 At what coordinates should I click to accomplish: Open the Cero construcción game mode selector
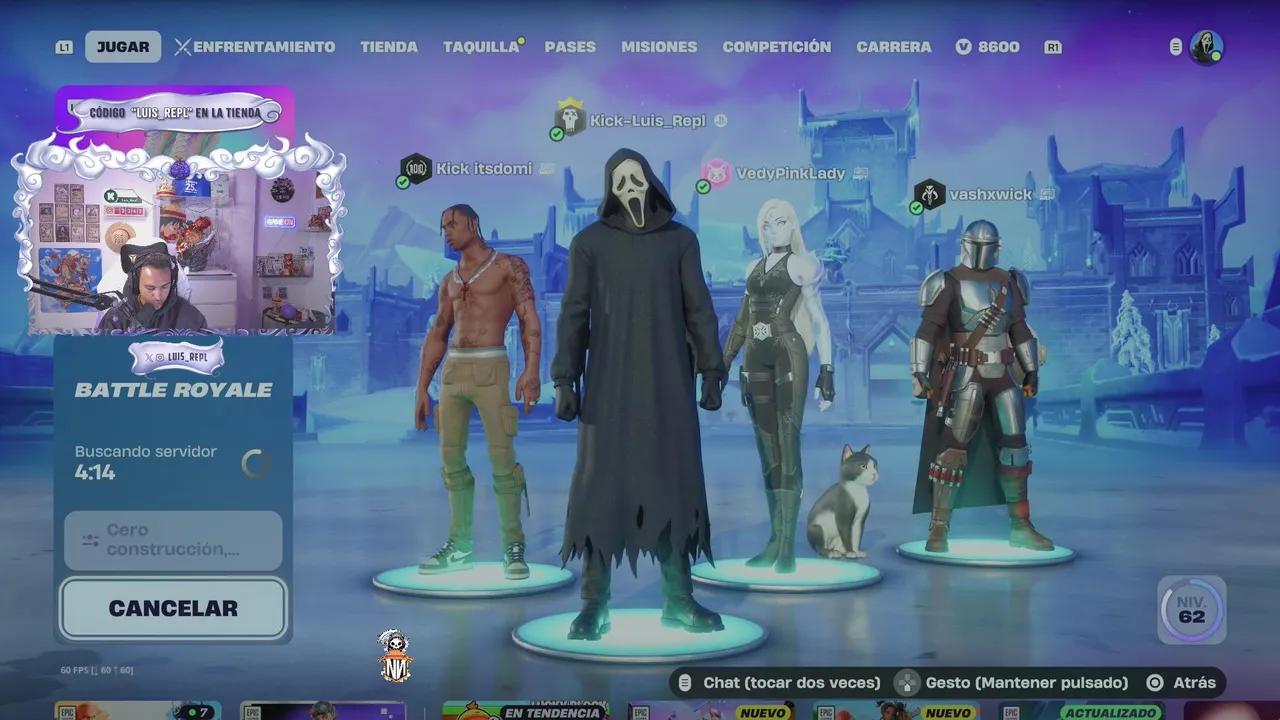tap(172, 540)
